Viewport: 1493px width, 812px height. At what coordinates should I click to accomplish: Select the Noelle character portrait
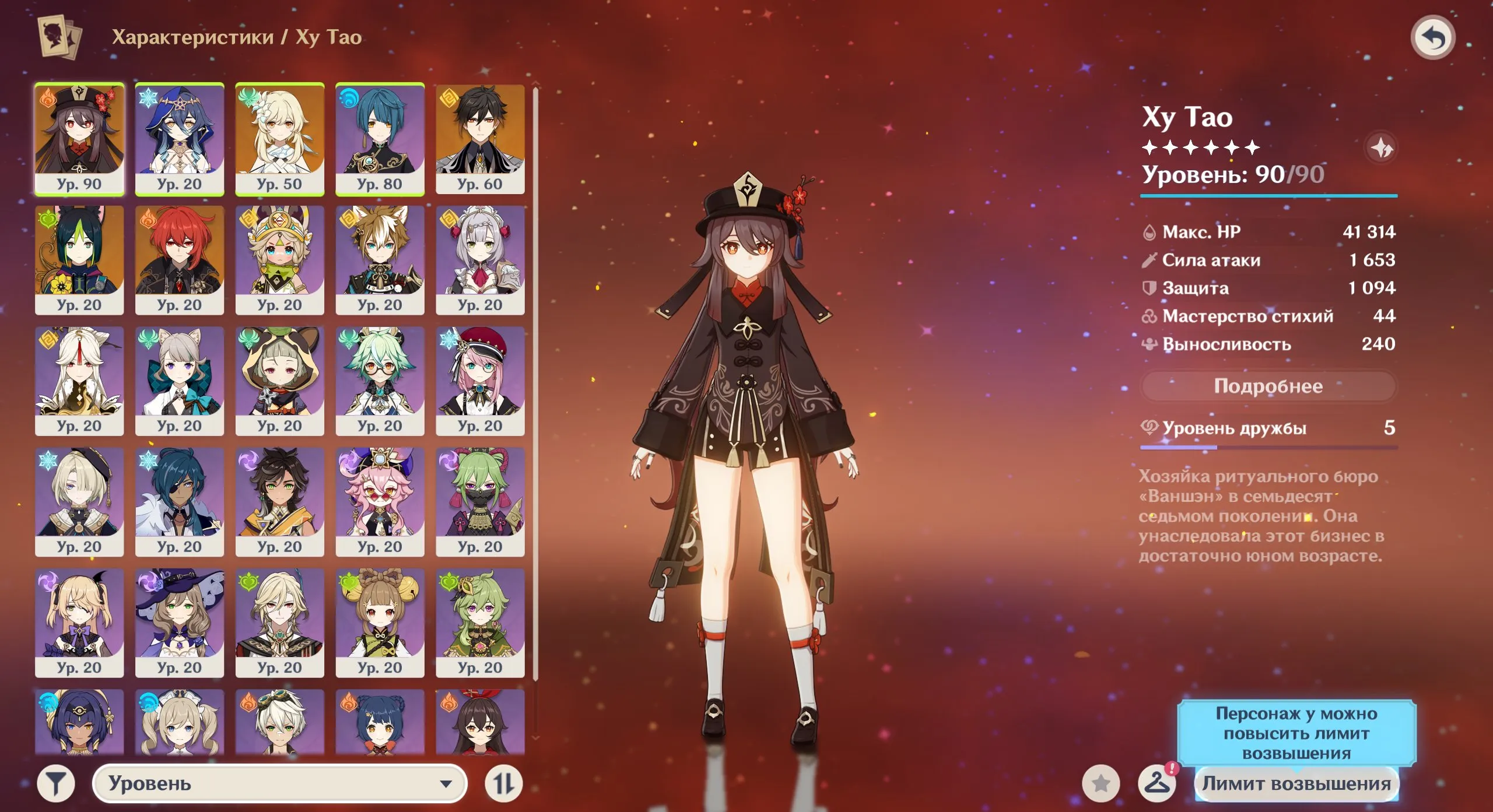(480, 259)
